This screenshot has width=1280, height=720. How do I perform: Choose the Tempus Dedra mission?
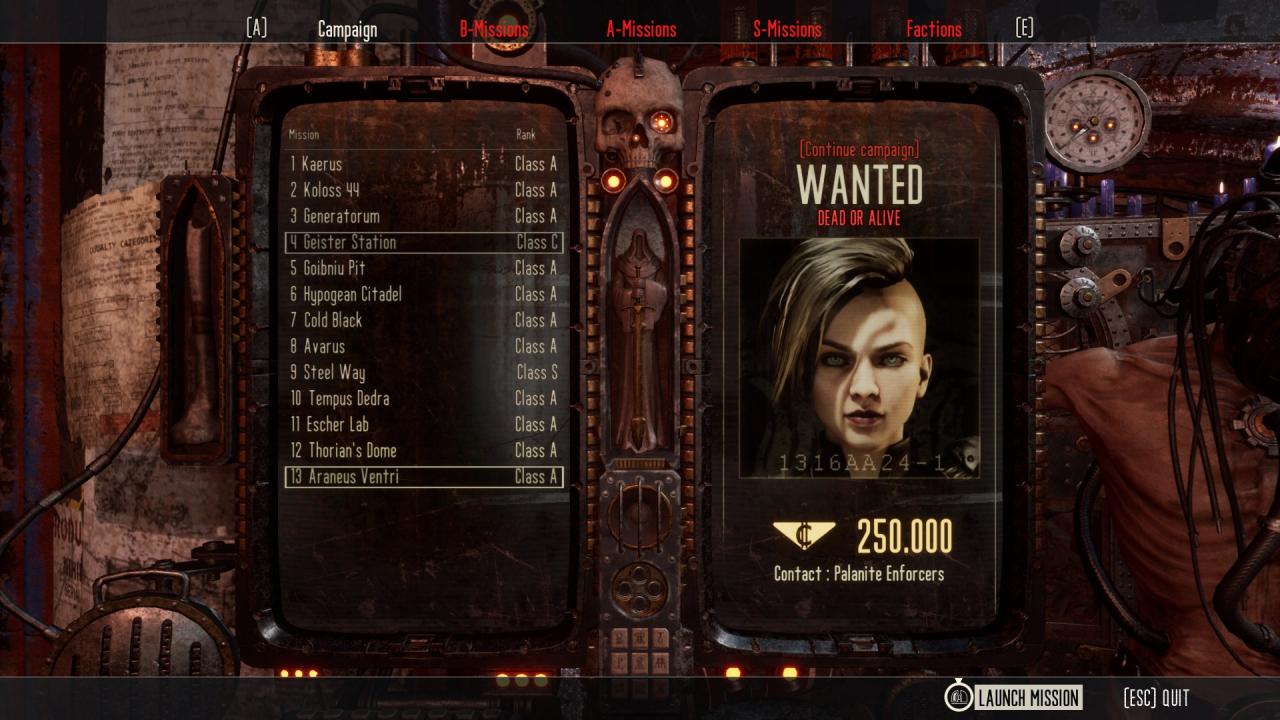pyautogui.click(x=423, y=398)
